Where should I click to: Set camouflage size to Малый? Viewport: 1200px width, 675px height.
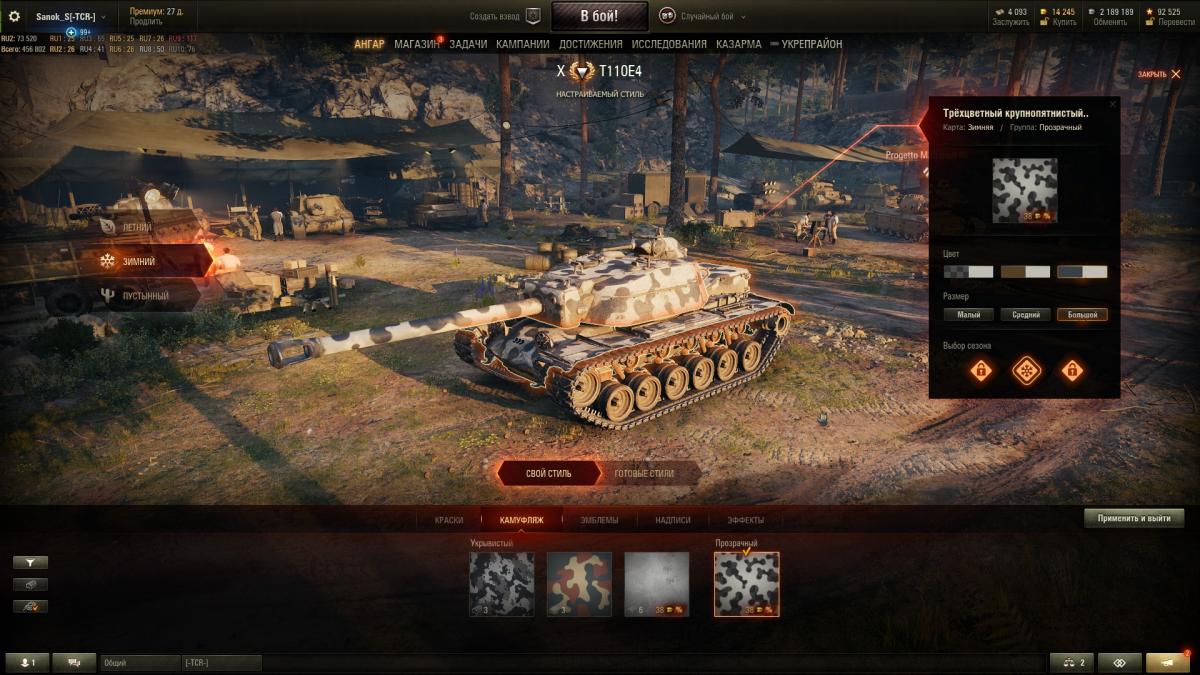(968, 315)
